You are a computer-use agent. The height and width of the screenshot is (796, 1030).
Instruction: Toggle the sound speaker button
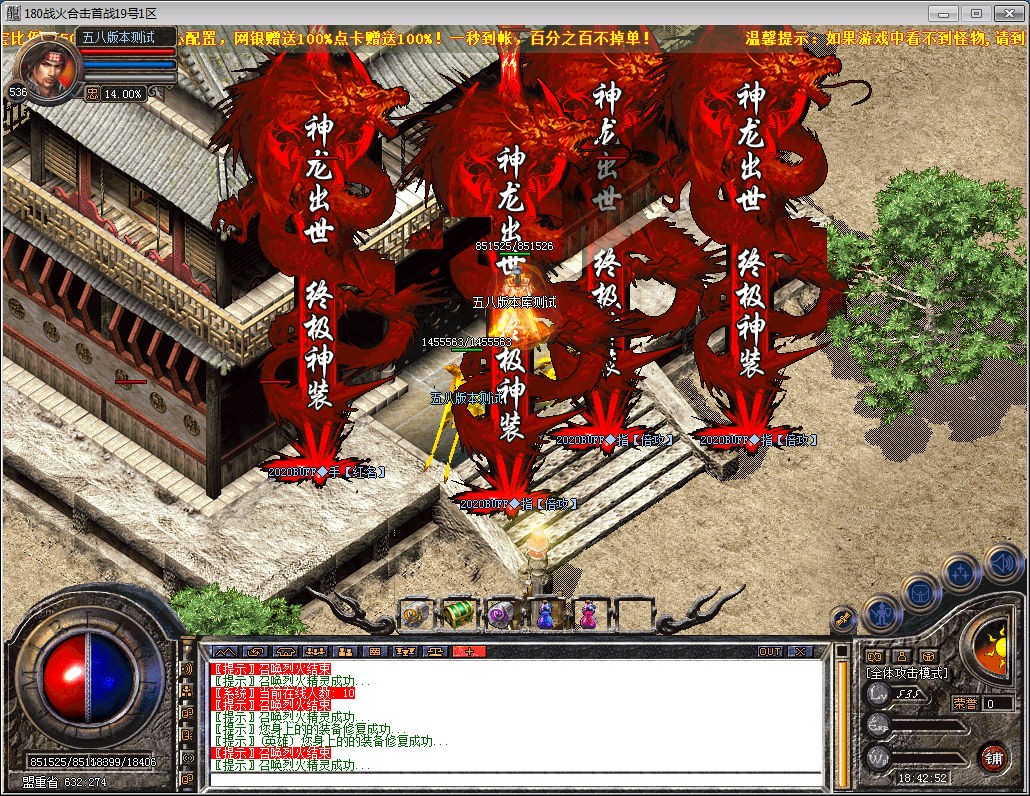(1001, 563)
